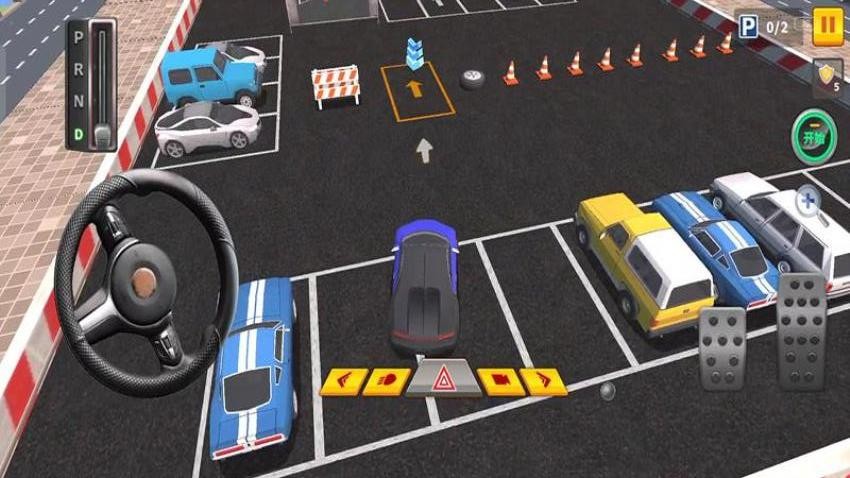Switch the camera view
850x478 pixels.
pos(498,381)
